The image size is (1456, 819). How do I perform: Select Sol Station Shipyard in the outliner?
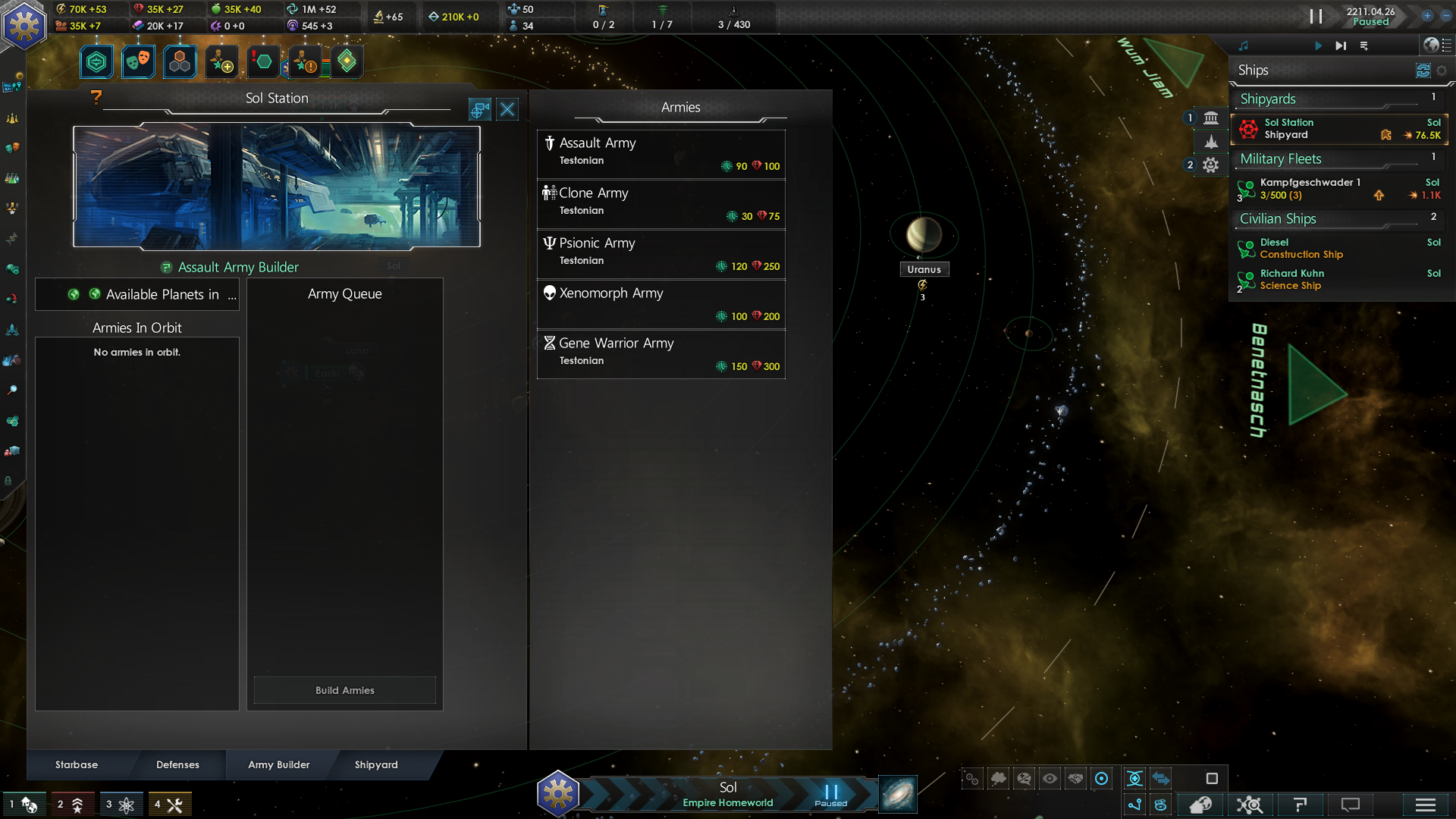pos(1339,129)
